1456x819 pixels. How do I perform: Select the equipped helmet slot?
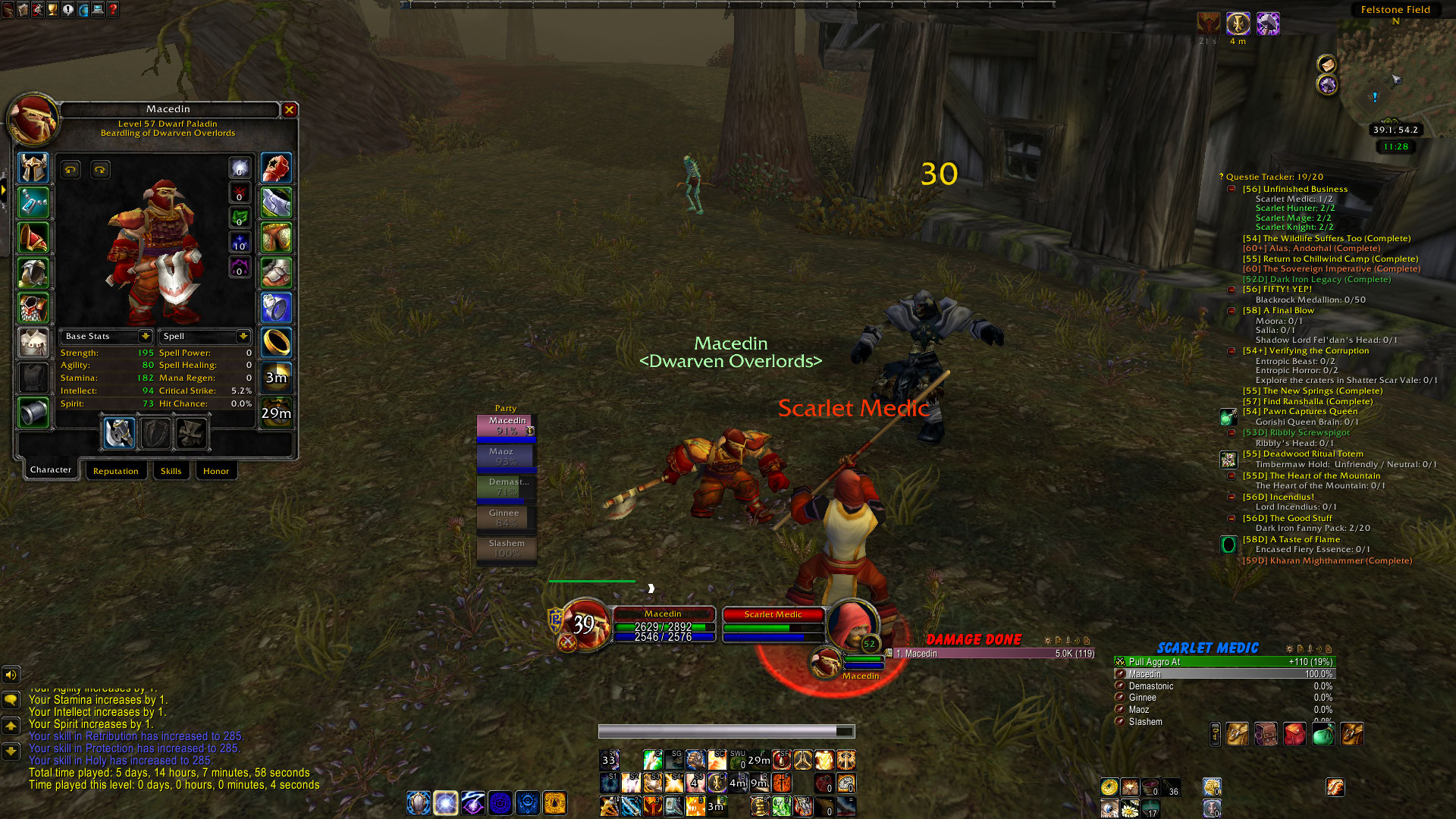pyautogui.click(x=33, y=168)
